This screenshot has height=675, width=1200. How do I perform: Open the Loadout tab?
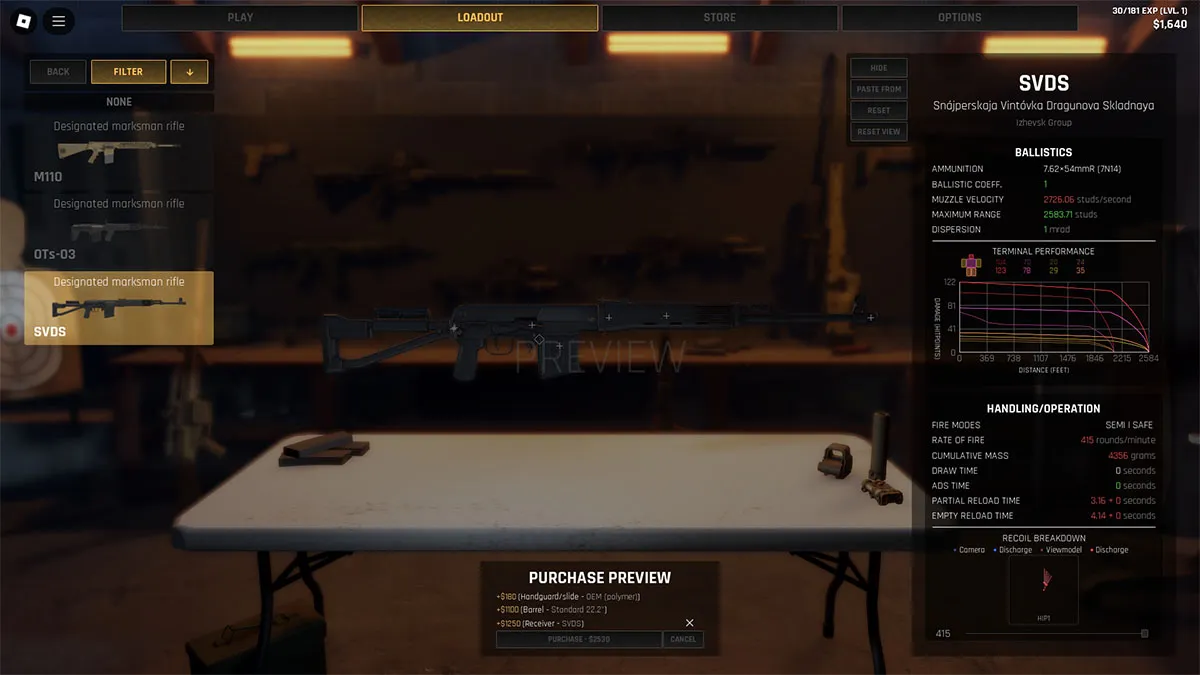pos(480,18)
